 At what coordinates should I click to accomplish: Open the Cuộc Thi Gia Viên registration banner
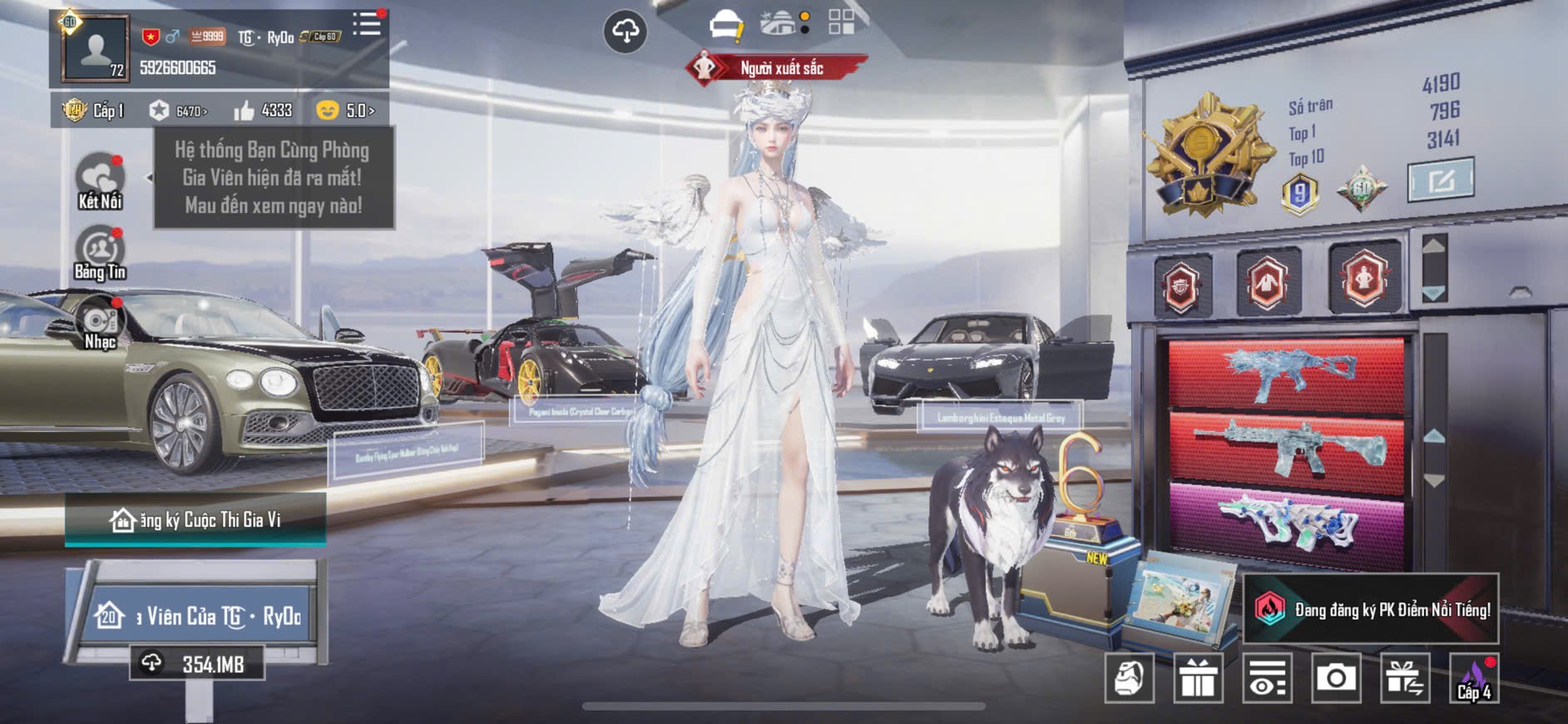point(195,520)
